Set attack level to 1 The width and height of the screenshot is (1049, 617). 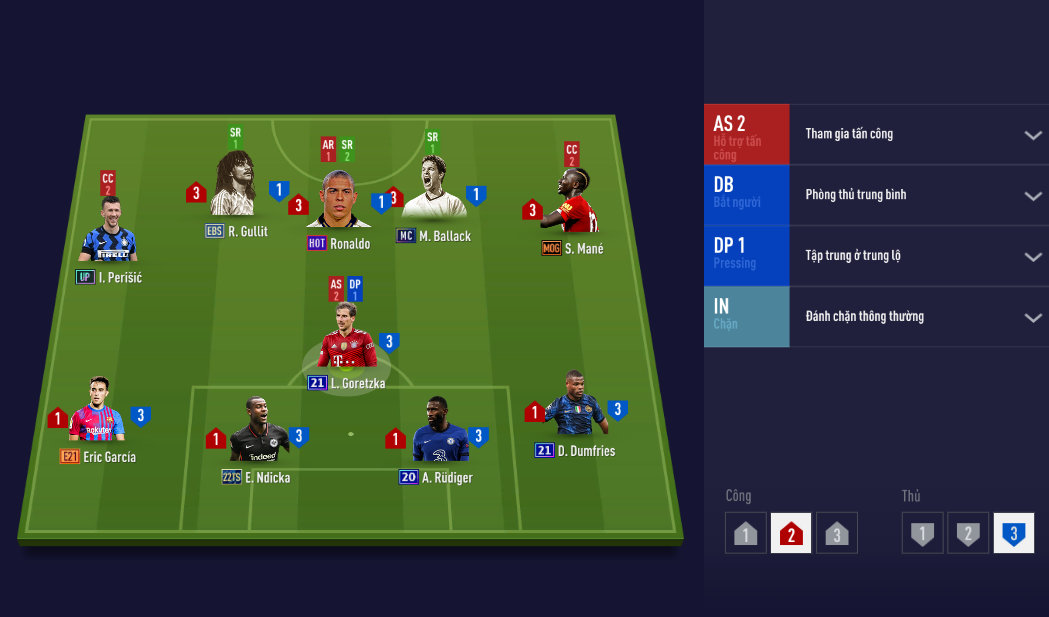coord(745,533)
